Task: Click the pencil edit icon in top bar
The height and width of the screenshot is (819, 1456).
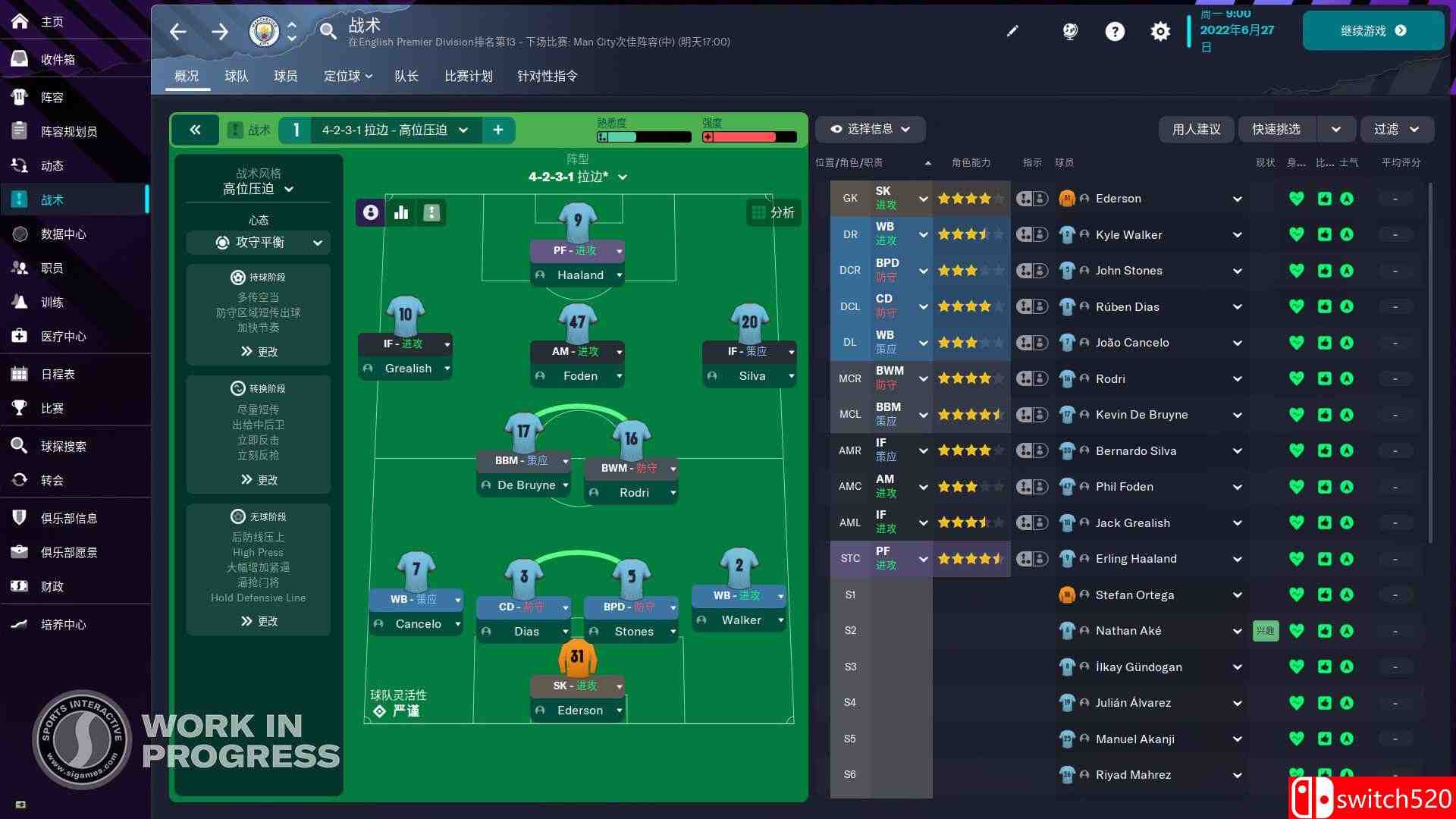Action: 1012,31
